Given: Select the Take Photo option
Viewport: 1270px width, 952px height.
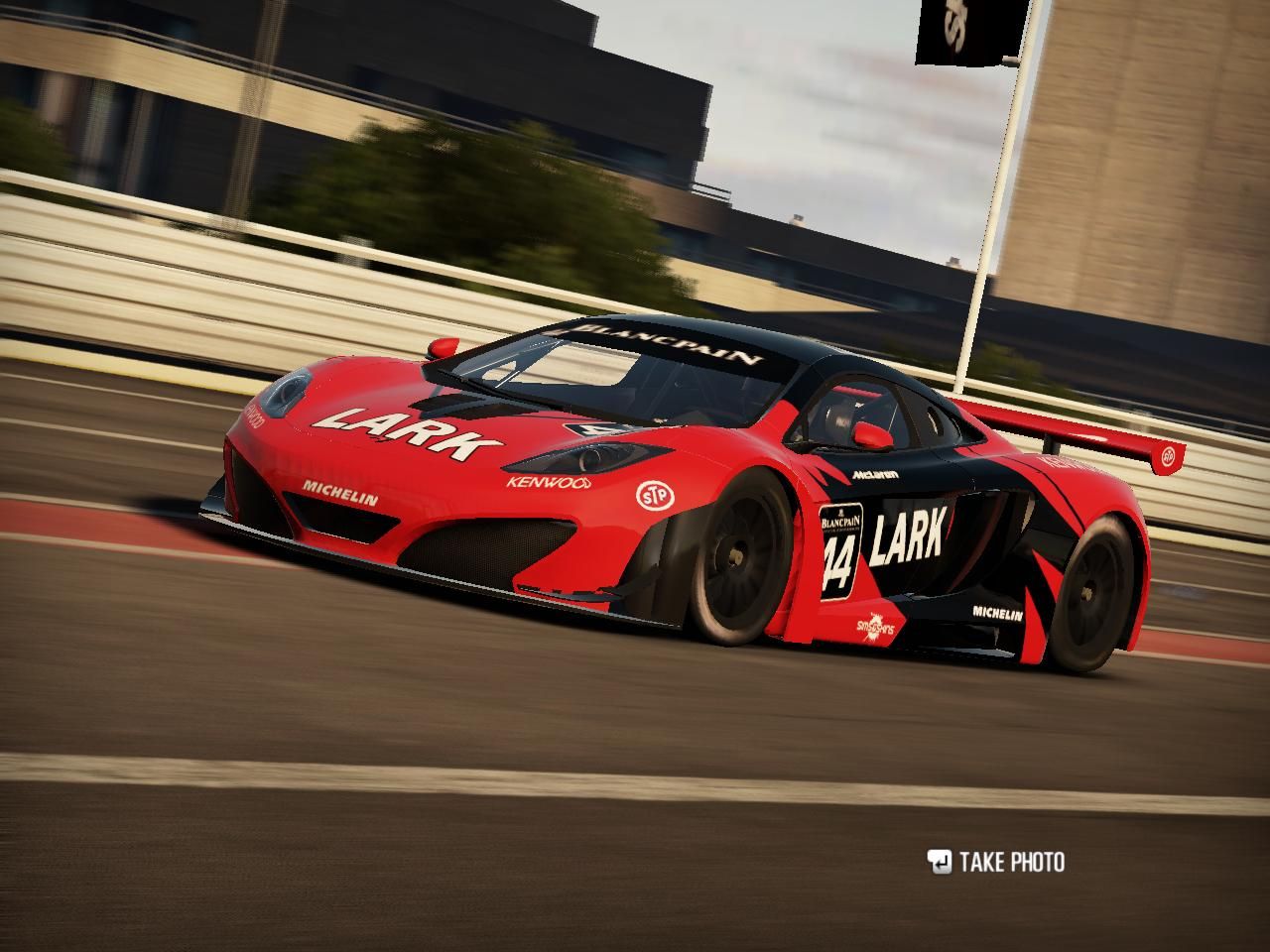Looking at the screenshot, I should (x=996, y=862).
